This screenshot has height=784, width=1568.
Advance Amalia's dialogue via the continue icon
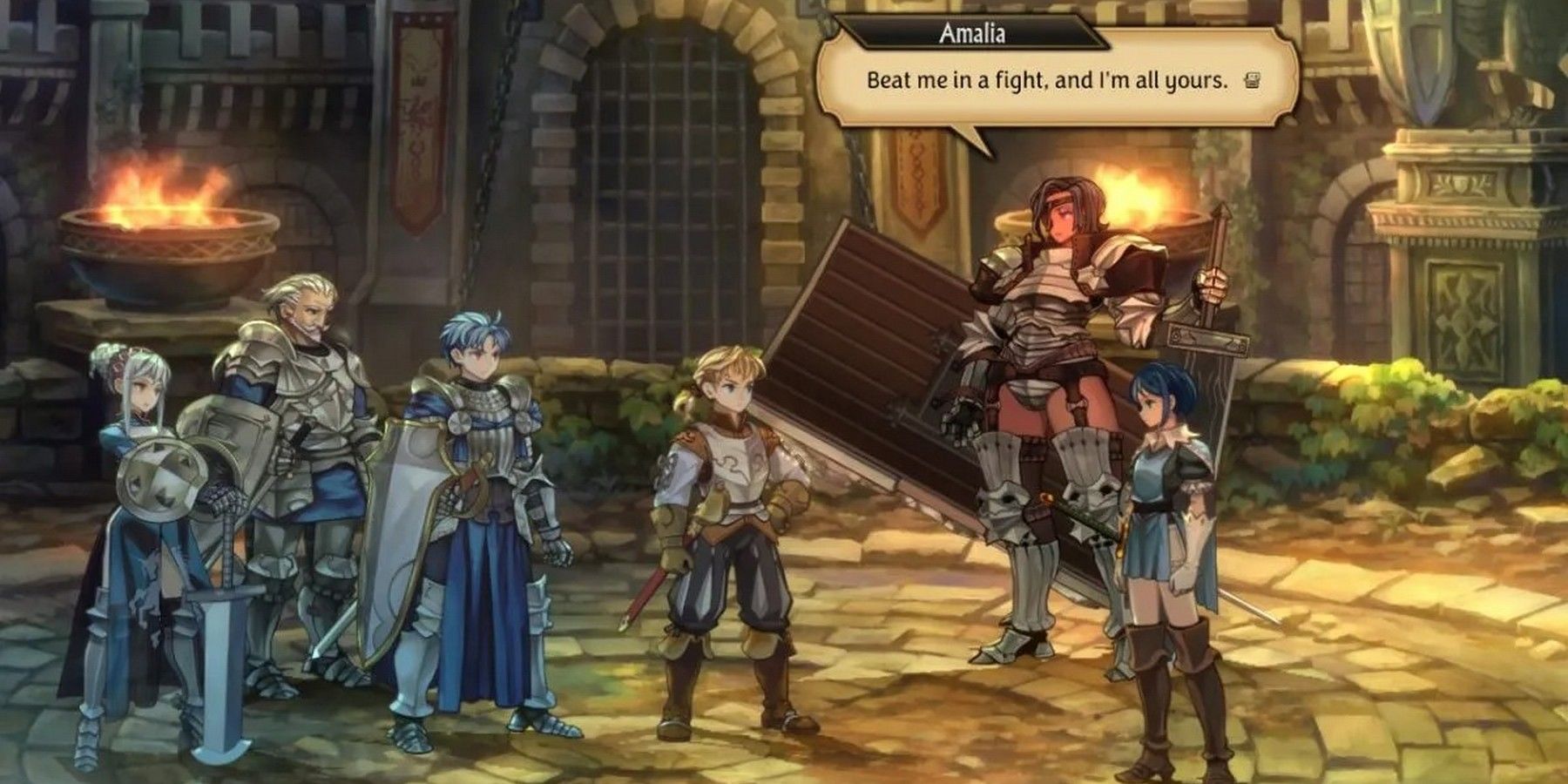click(1252, 81)
